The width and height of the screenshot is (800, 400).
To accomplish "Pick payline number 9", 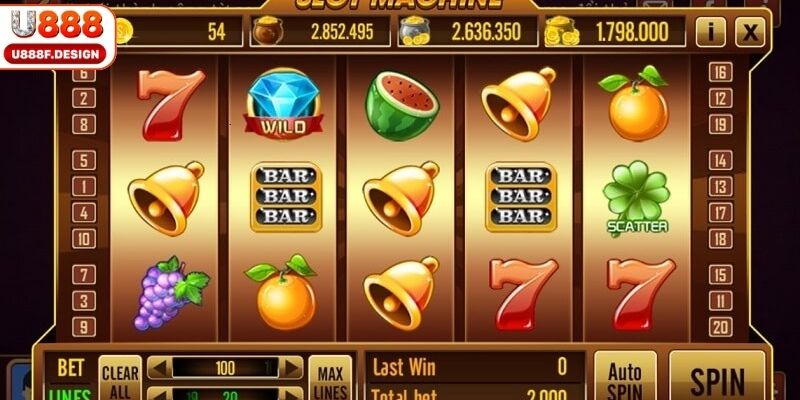I will [85, 326].
